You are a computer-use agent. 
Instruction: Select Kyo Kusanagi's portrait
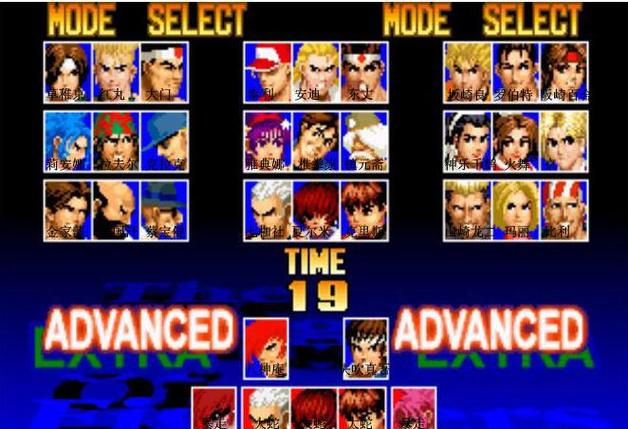click(x=67, y=72)
